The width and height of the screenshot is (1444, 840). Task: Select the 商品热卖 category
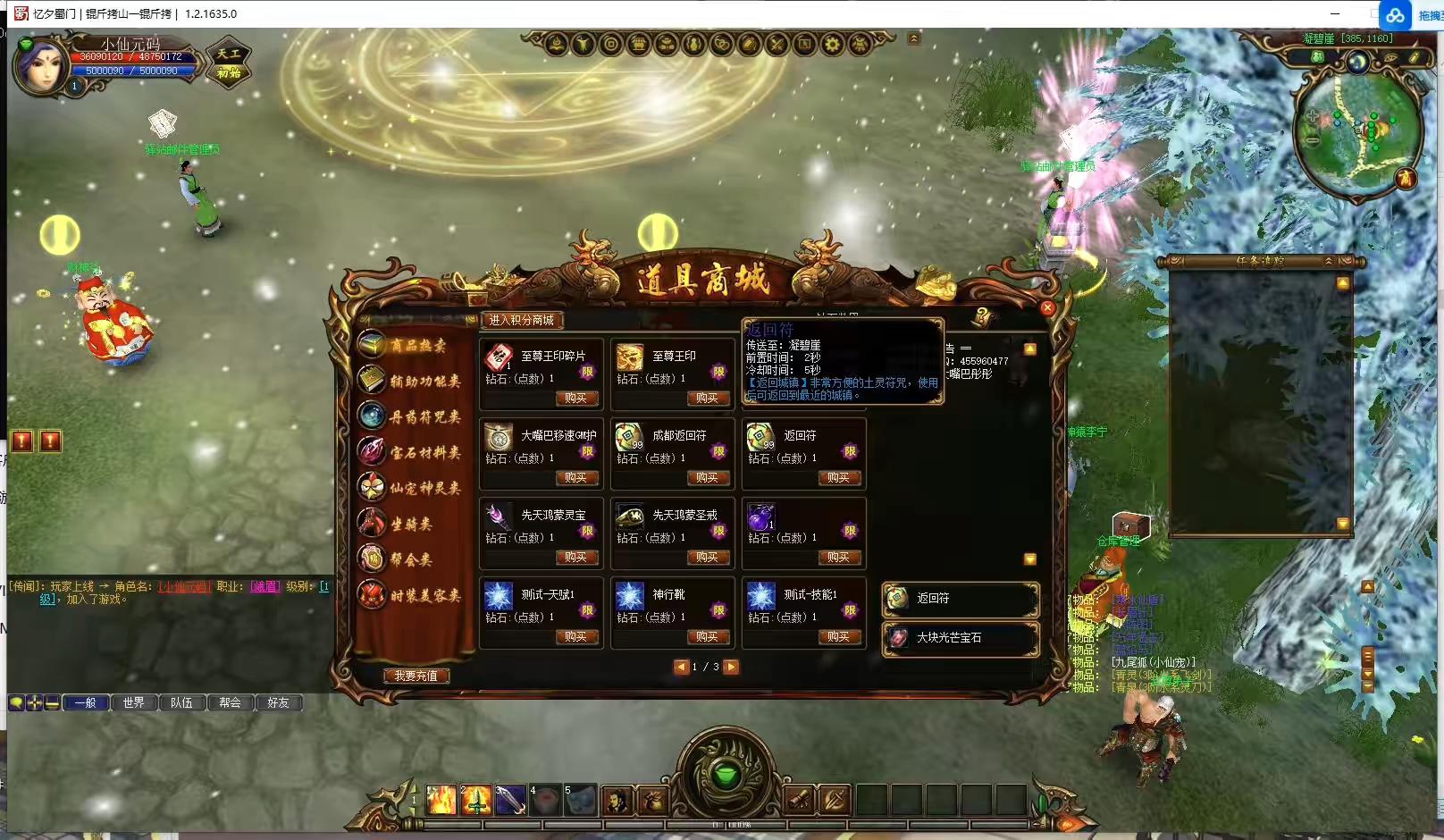416,346
